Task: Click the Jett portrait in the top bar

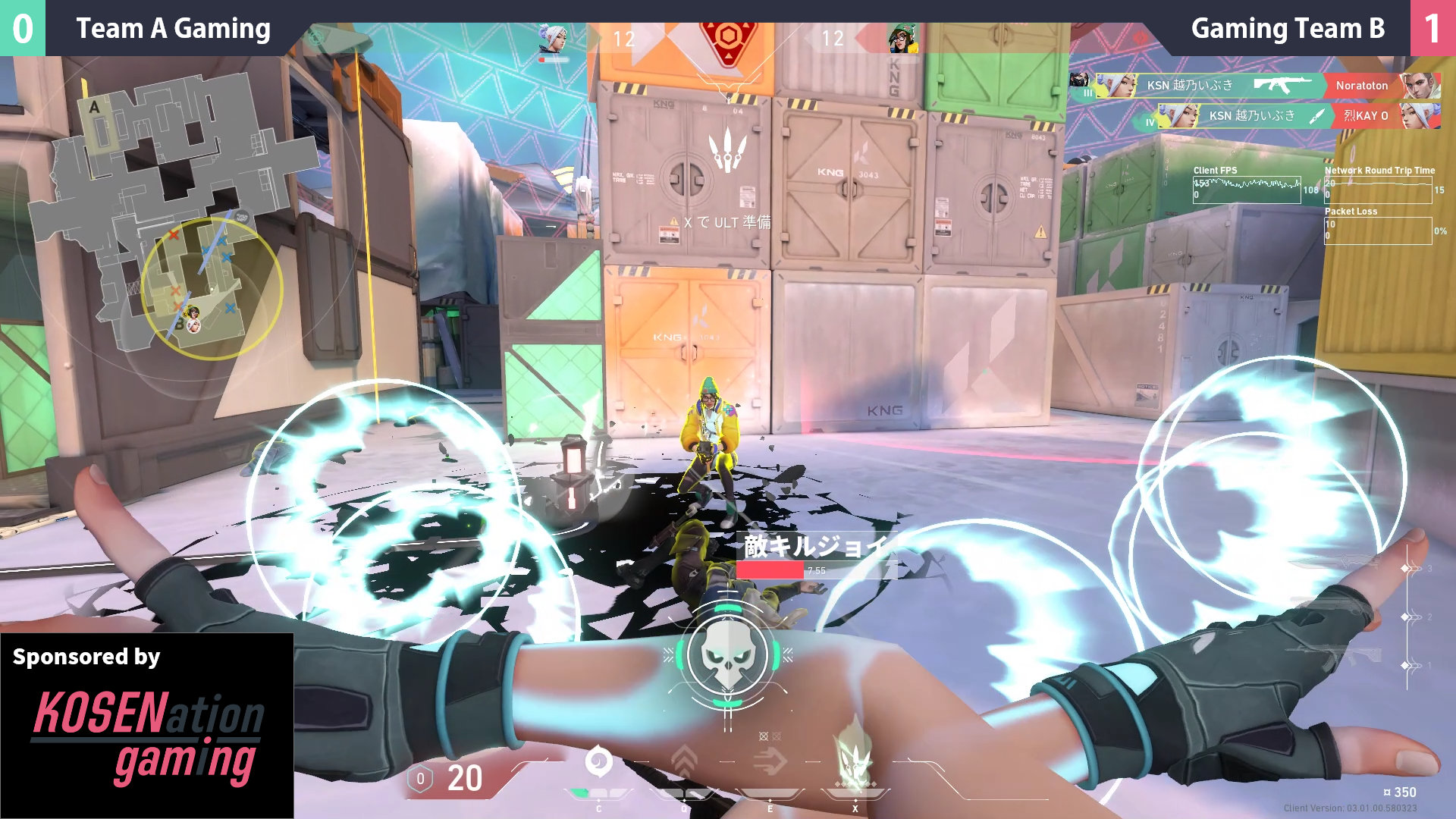Action: 553,39
